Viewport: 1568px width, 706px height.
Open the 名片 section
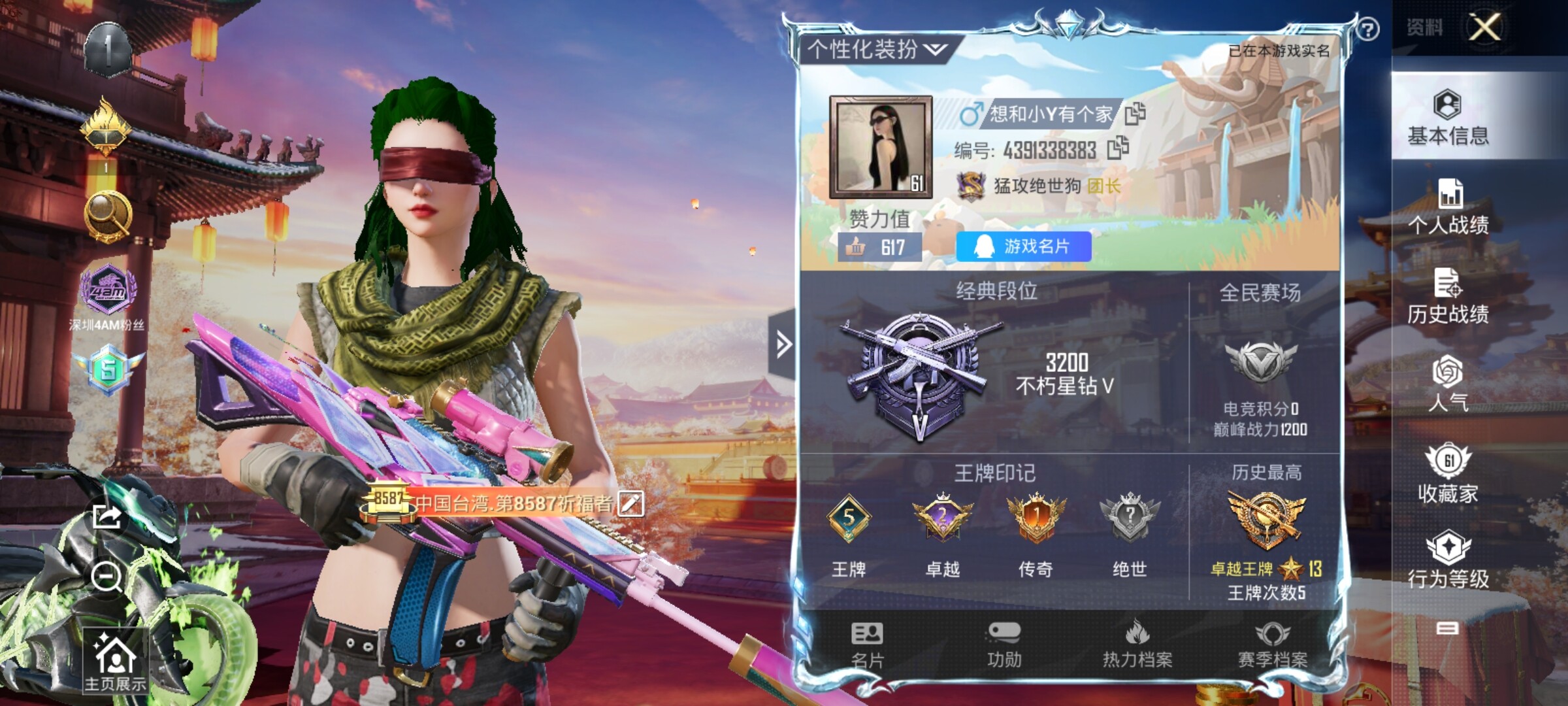click(x=867, y=645)
